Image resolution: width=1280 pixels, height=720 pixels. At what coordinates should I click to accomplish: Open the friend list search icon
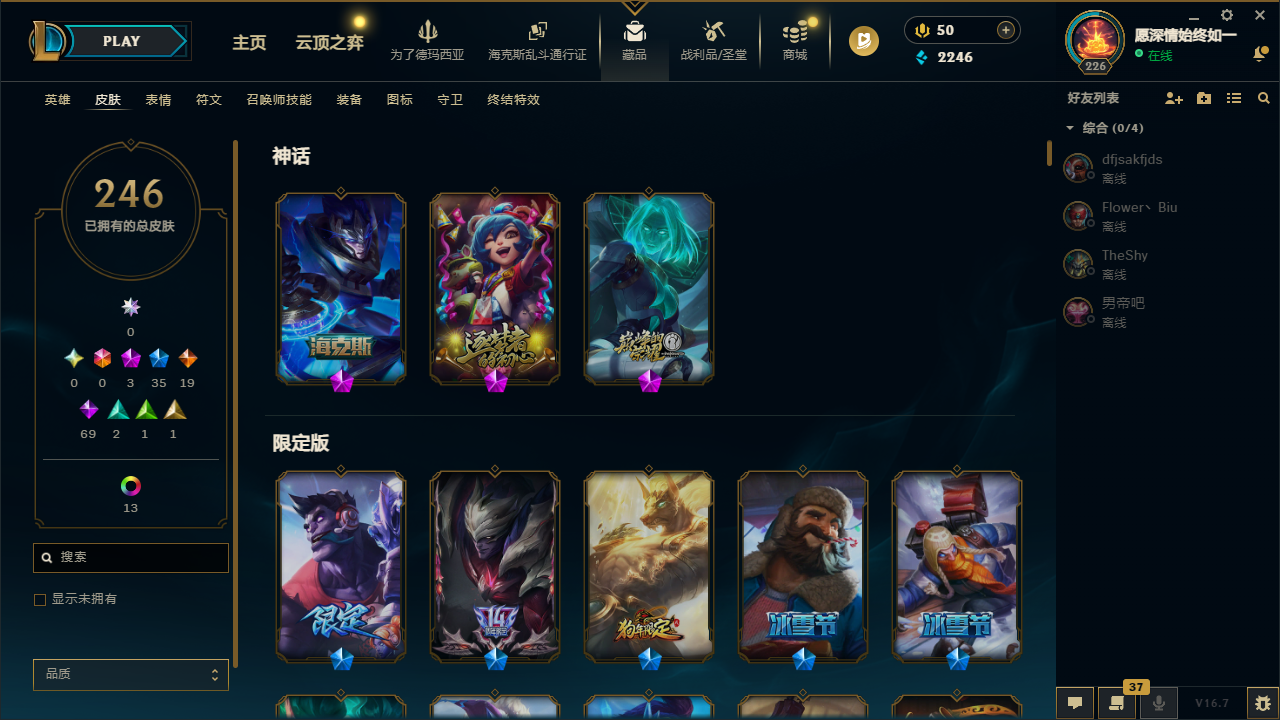pyautogui.click(x=1264, y=98)
